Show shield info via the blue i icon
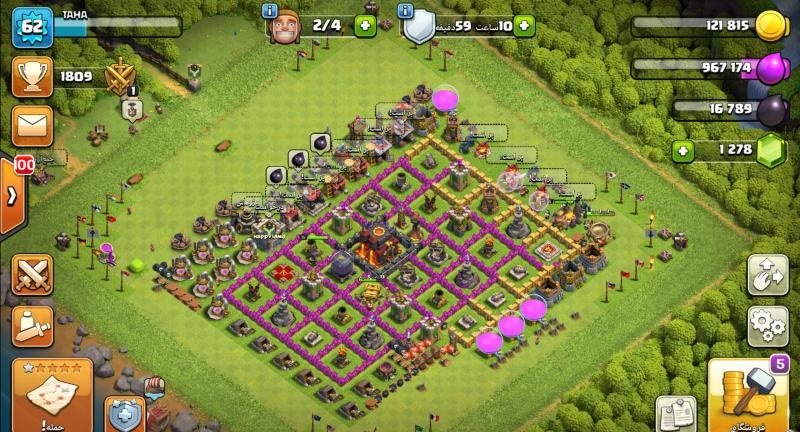800x432 pixels. (405, 11)
